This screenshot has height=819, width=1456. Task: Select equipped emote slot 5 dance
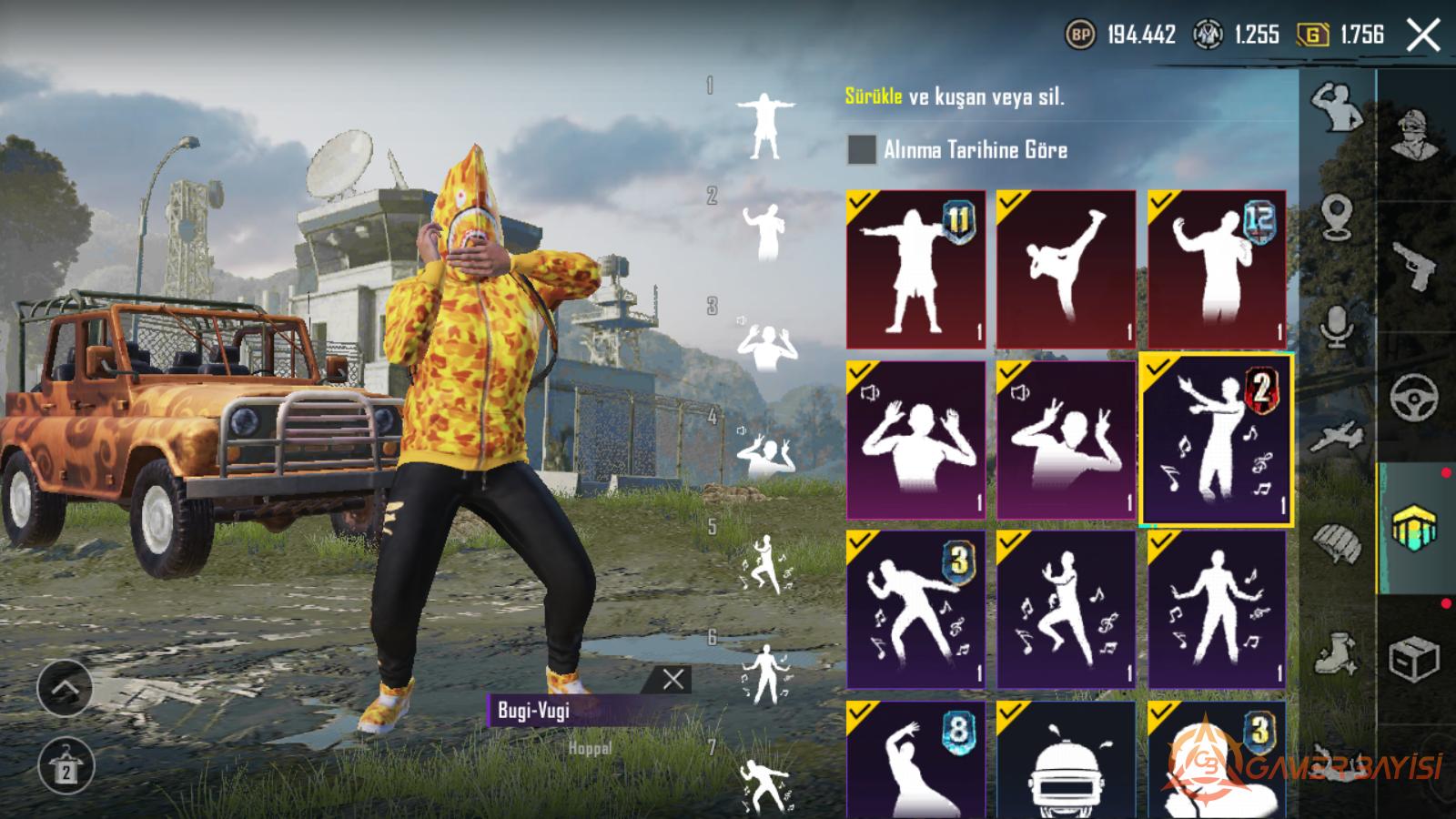click(764, 564)
